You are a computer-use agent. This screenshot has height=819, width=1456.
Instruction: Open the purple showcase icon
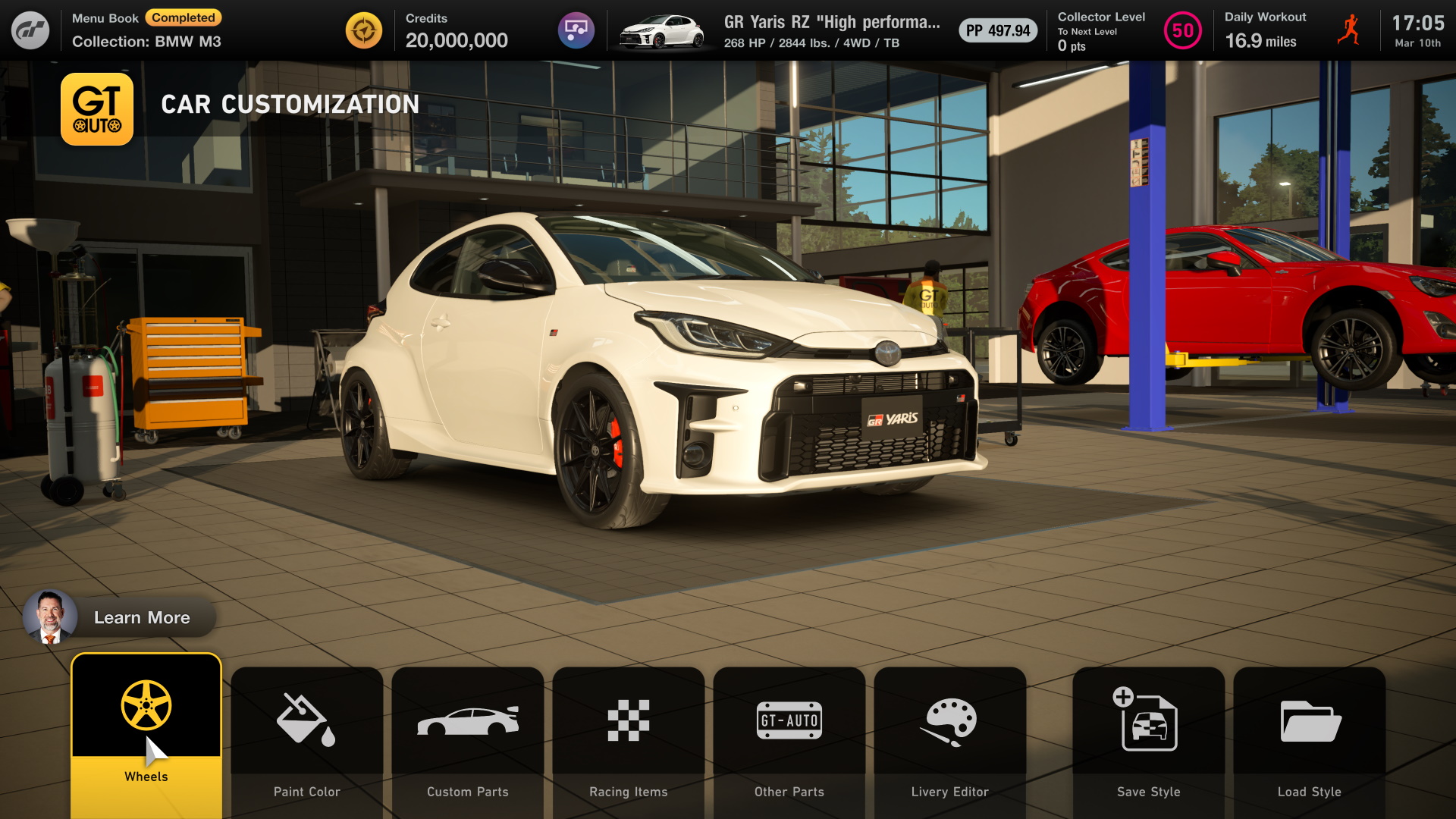tap(576, 30)
